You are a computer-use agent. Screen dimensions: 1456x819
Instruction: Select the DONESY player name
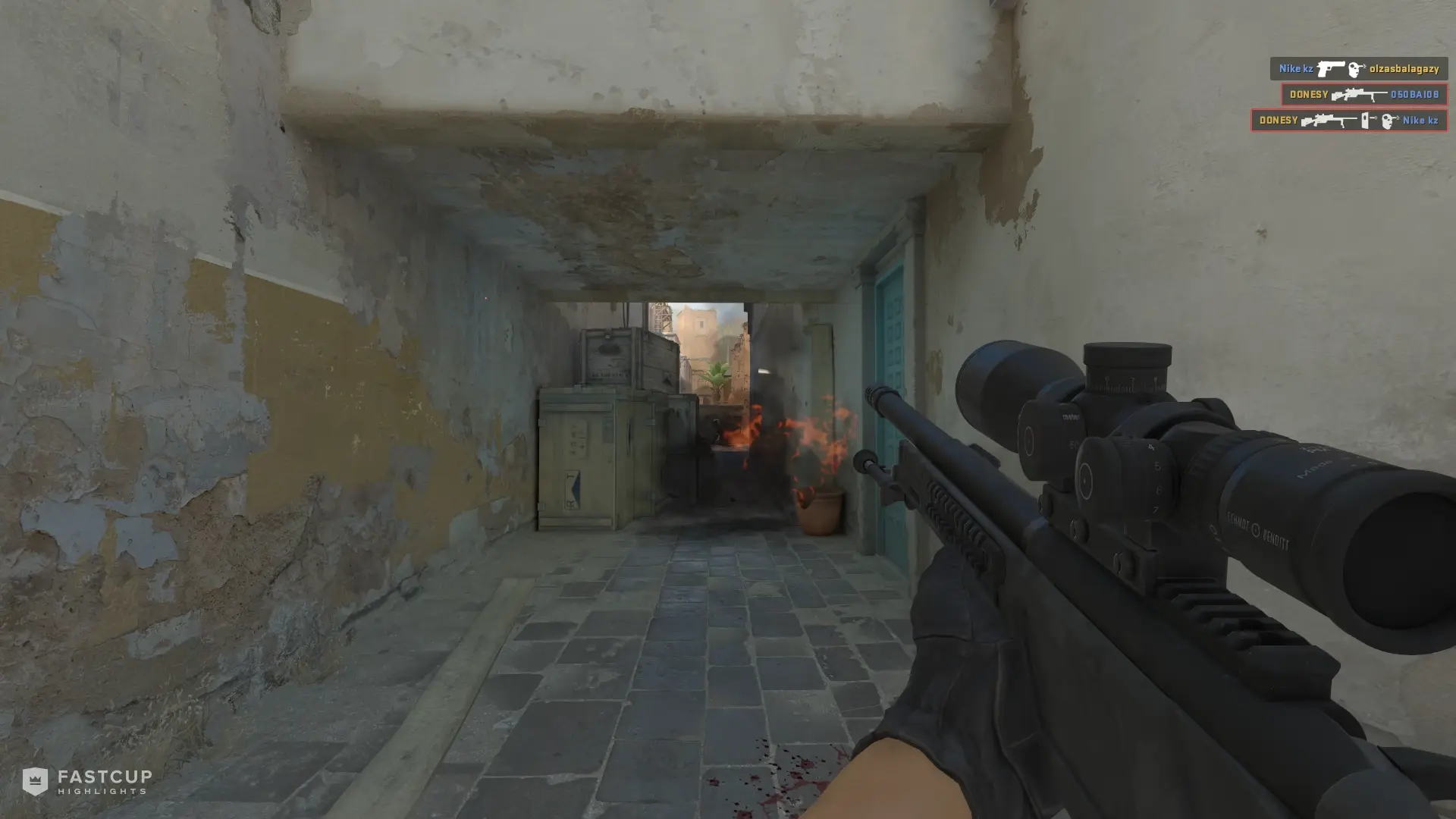click(x=1308, y=94)
